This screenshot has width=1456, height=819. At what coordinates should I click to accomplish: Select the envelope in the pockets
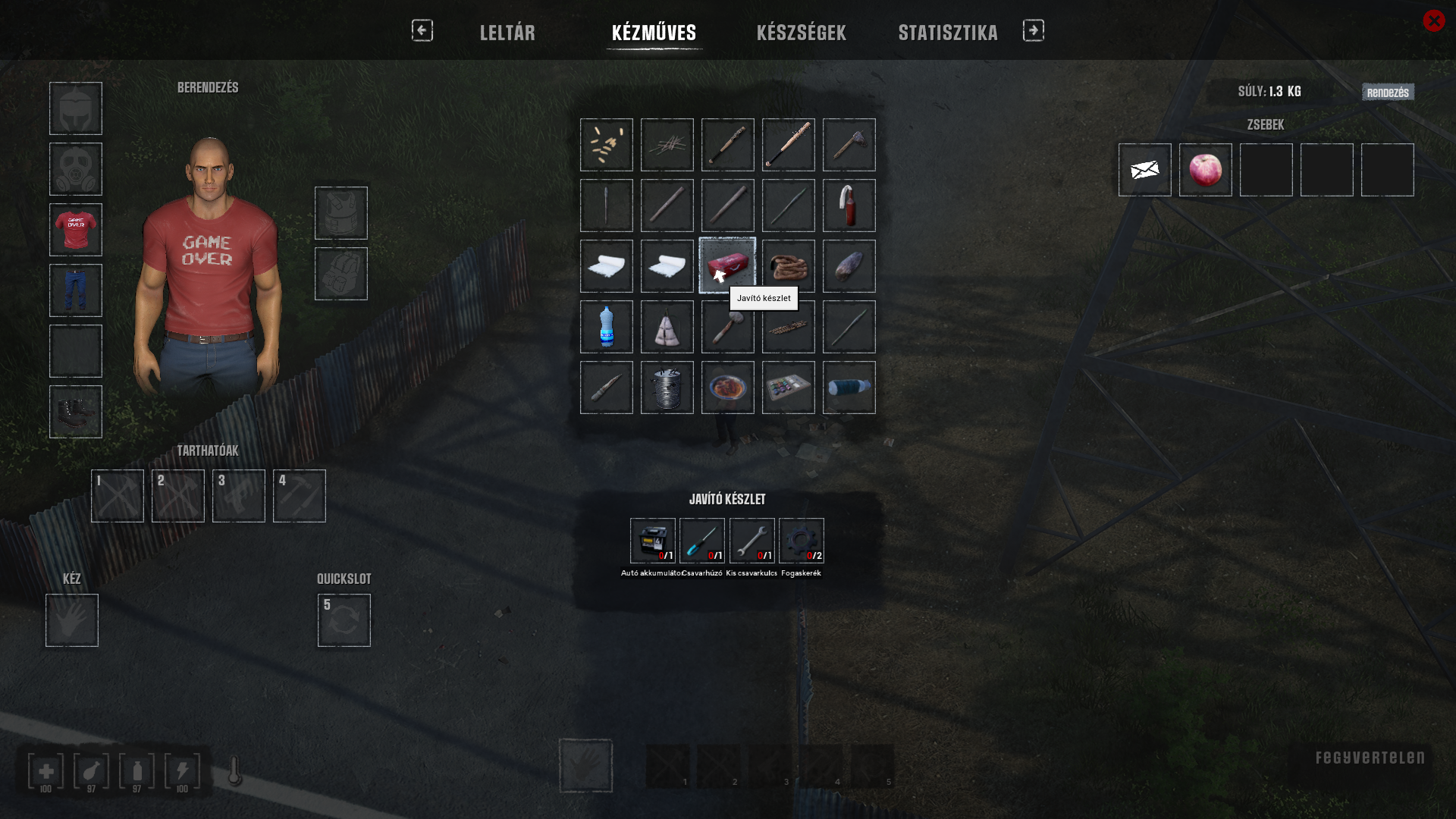1144,170
